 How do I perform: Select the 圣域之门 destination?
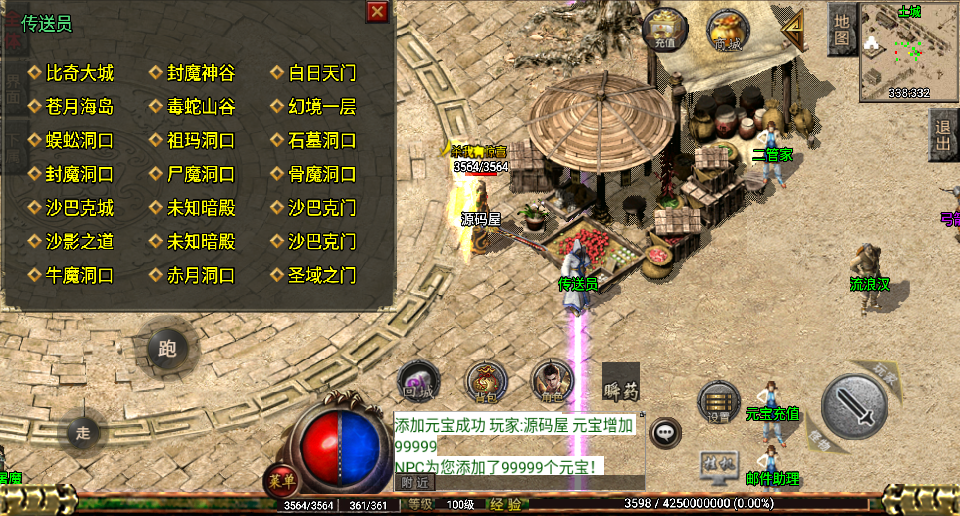[x=322, y=275]
